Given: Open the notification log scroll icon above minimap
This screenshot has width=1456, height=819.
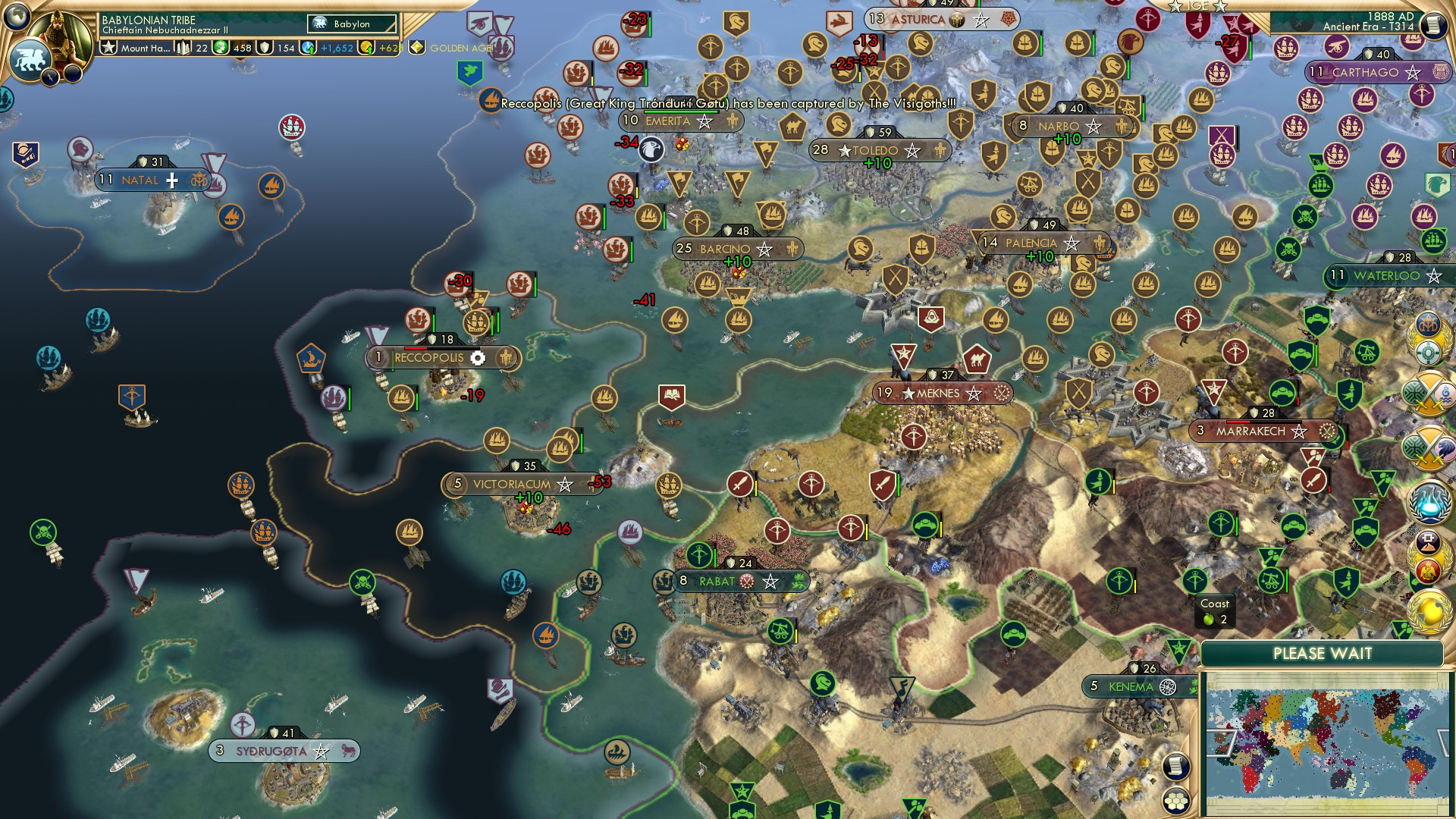Looking at the screenshot, I should tap(1177, 766).
